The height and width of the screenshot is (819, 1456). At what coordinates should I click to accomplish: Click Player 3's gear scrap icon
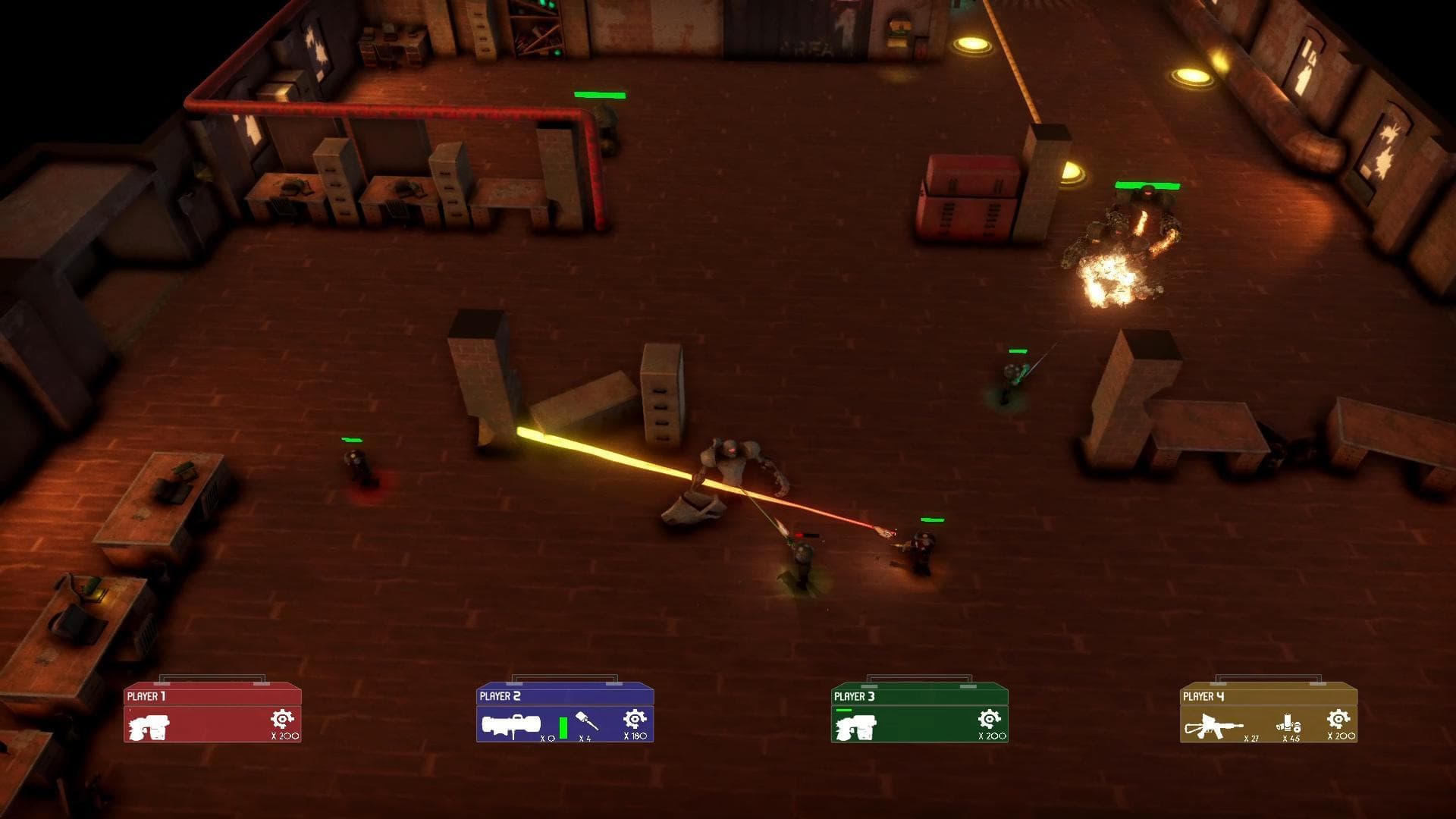coord(989,719)
